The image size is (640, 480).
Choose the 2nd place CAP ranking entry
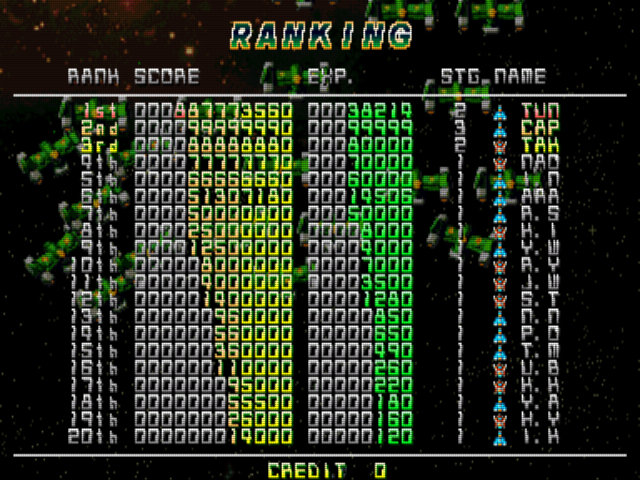tap(310, 128)
